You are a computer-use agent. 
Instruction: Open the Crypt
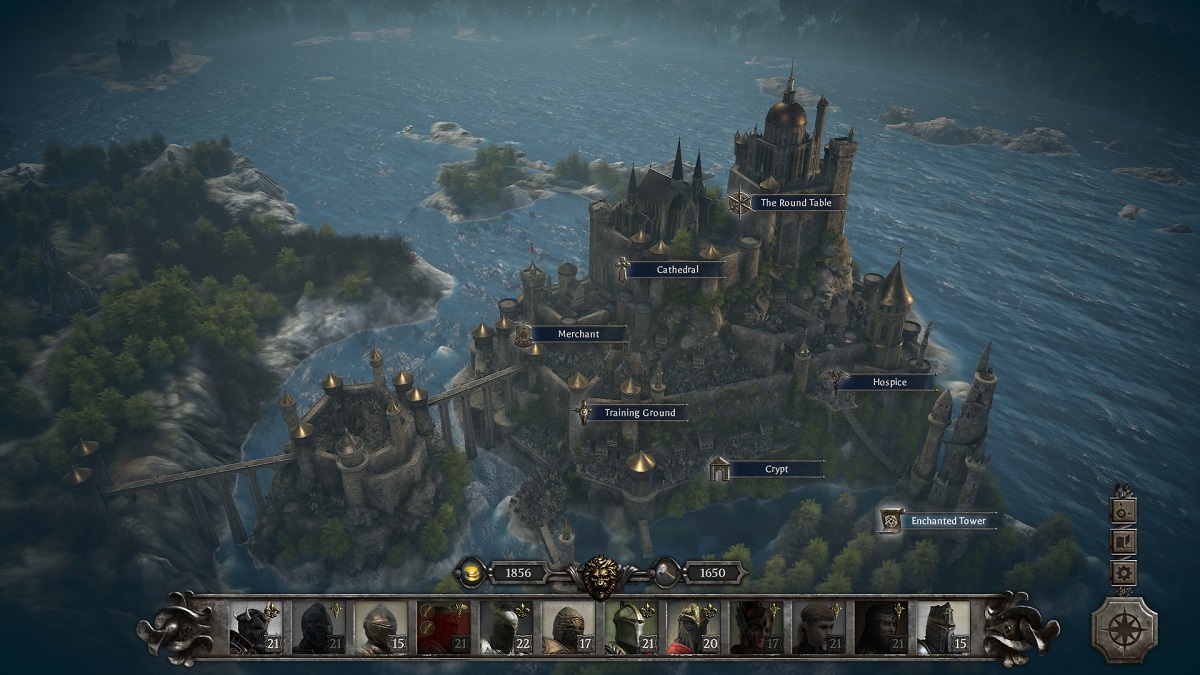pyautogui.click(x=776, y=469)
